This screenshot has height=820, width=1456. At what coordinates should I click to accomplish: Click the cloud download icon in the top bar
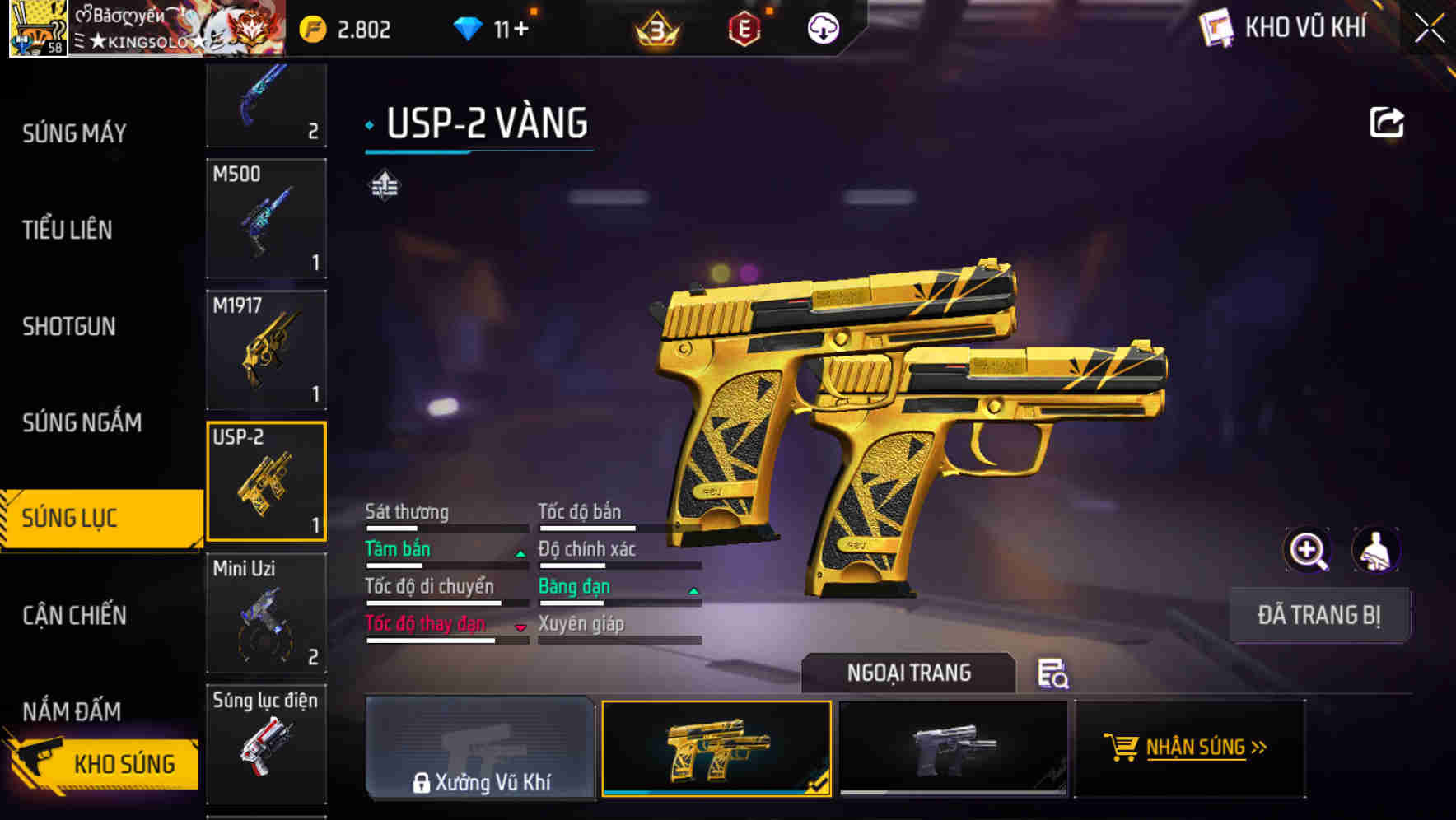coord(822,27)
